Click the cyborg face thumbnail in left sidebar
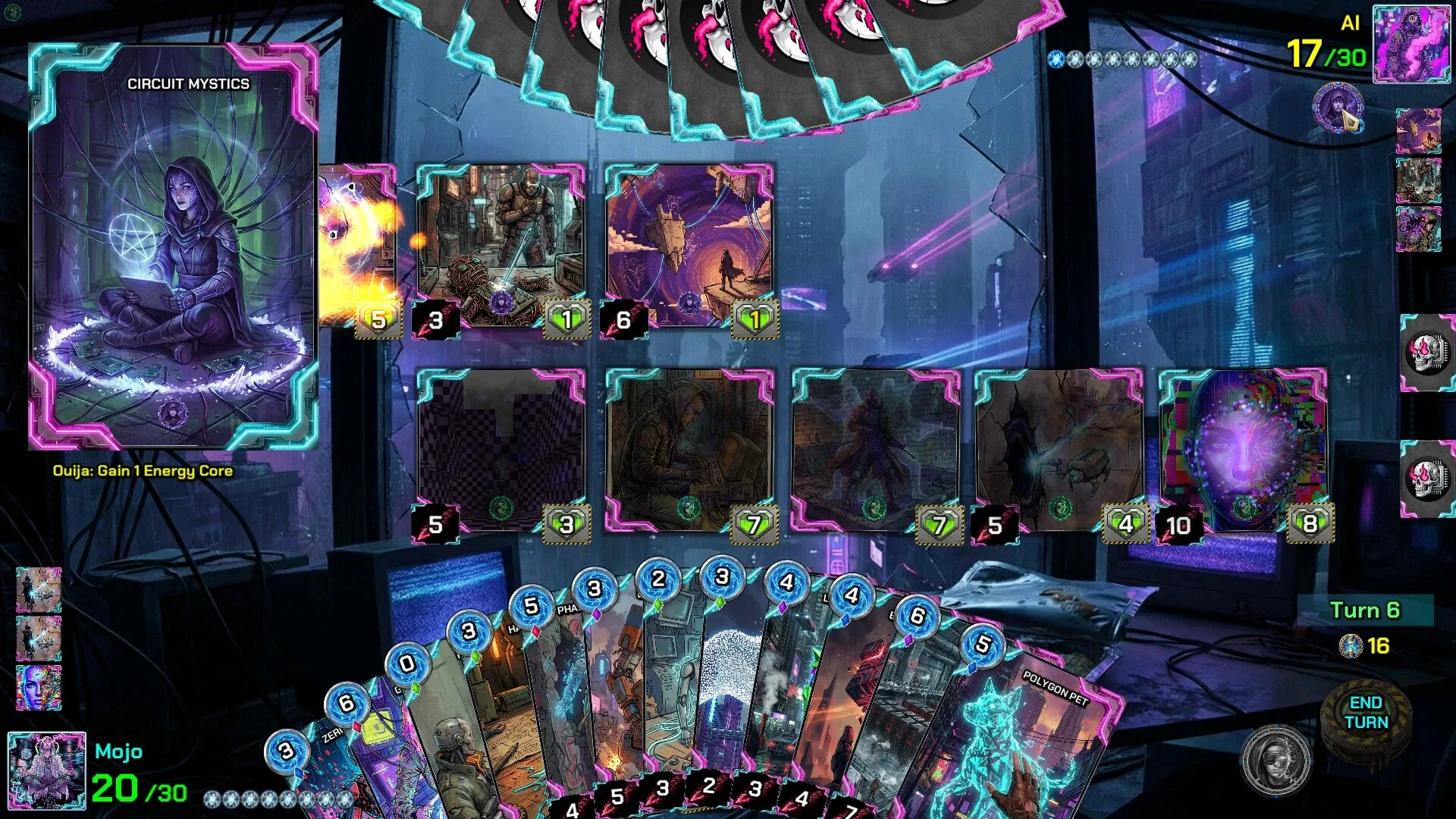This screenshot has height=819, width=1456. click(x=38, y=686)
